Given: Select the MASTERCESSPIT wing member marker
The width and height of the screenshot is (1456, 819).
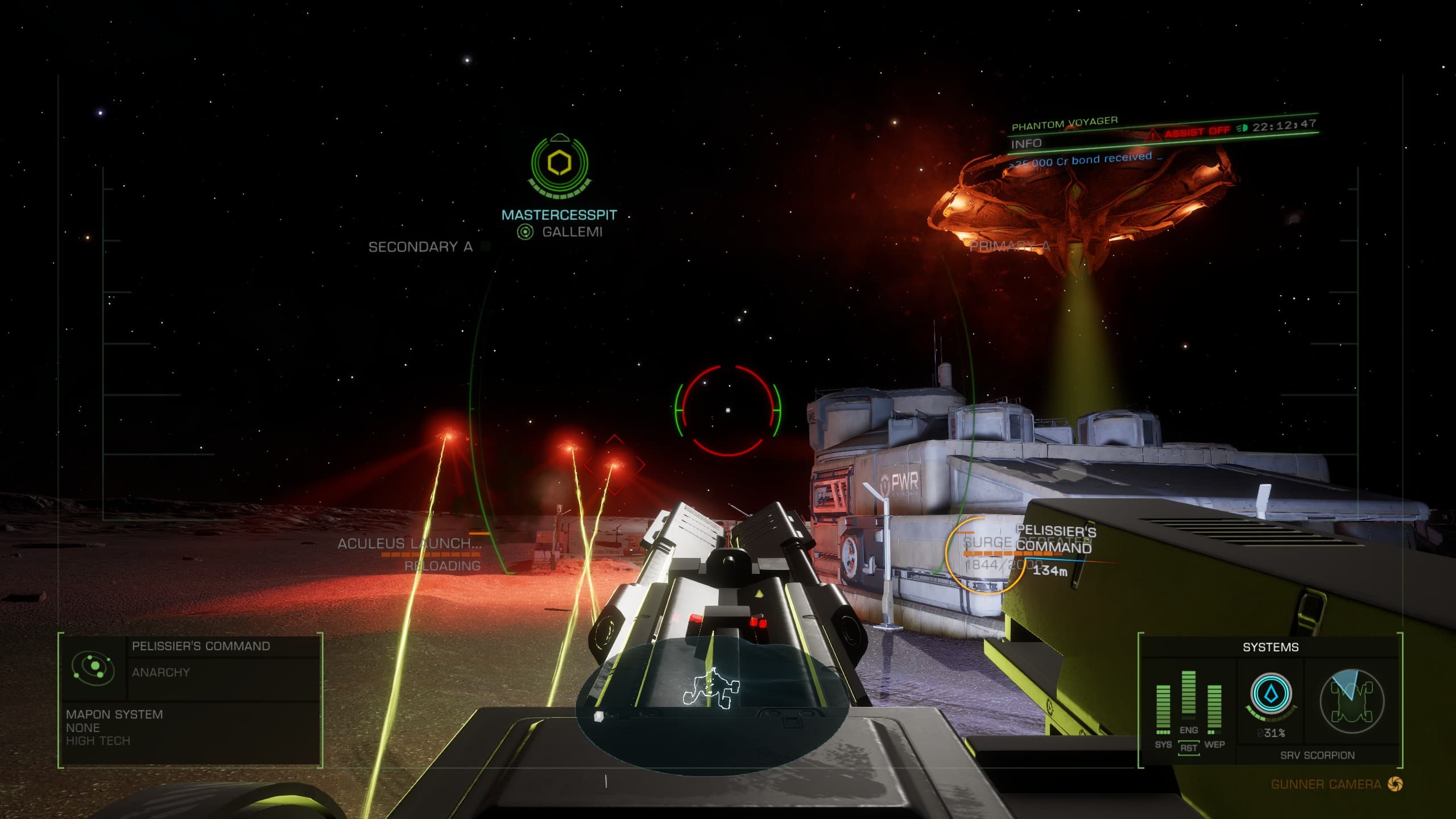Looking at the screenshot, I should [560, 165].
